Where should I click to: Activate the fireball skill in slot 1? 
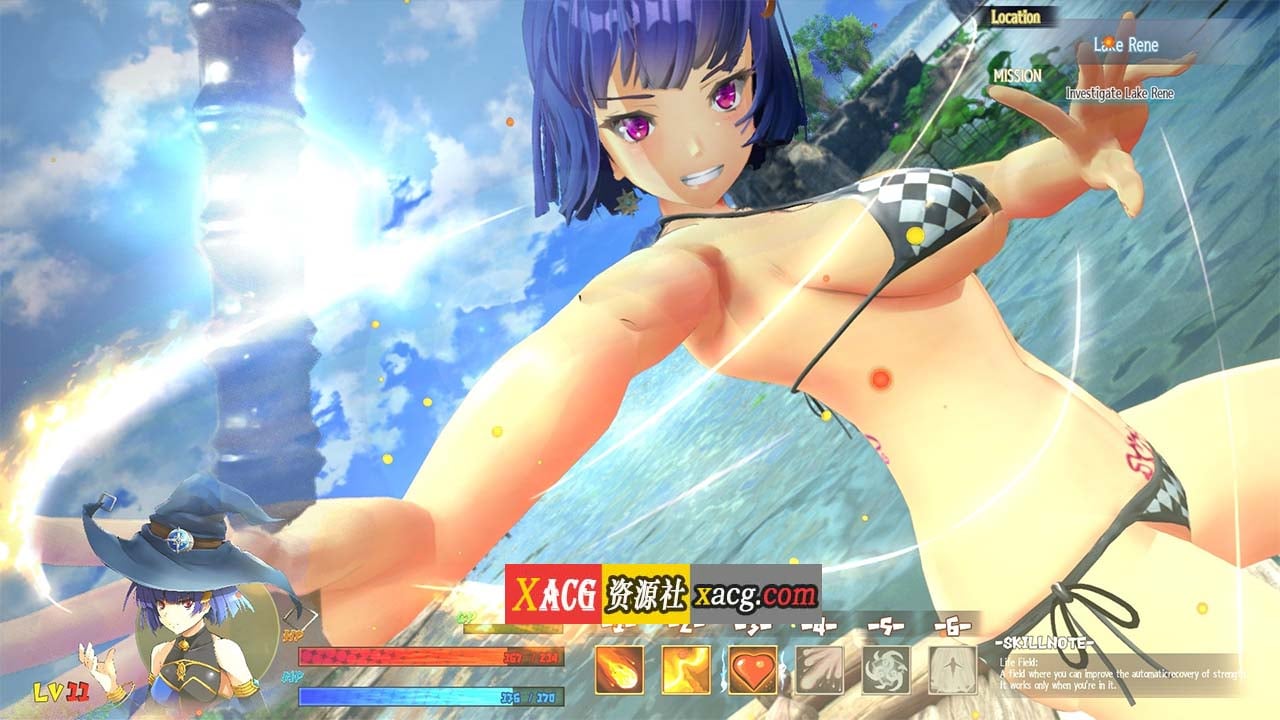coord(619,669)
